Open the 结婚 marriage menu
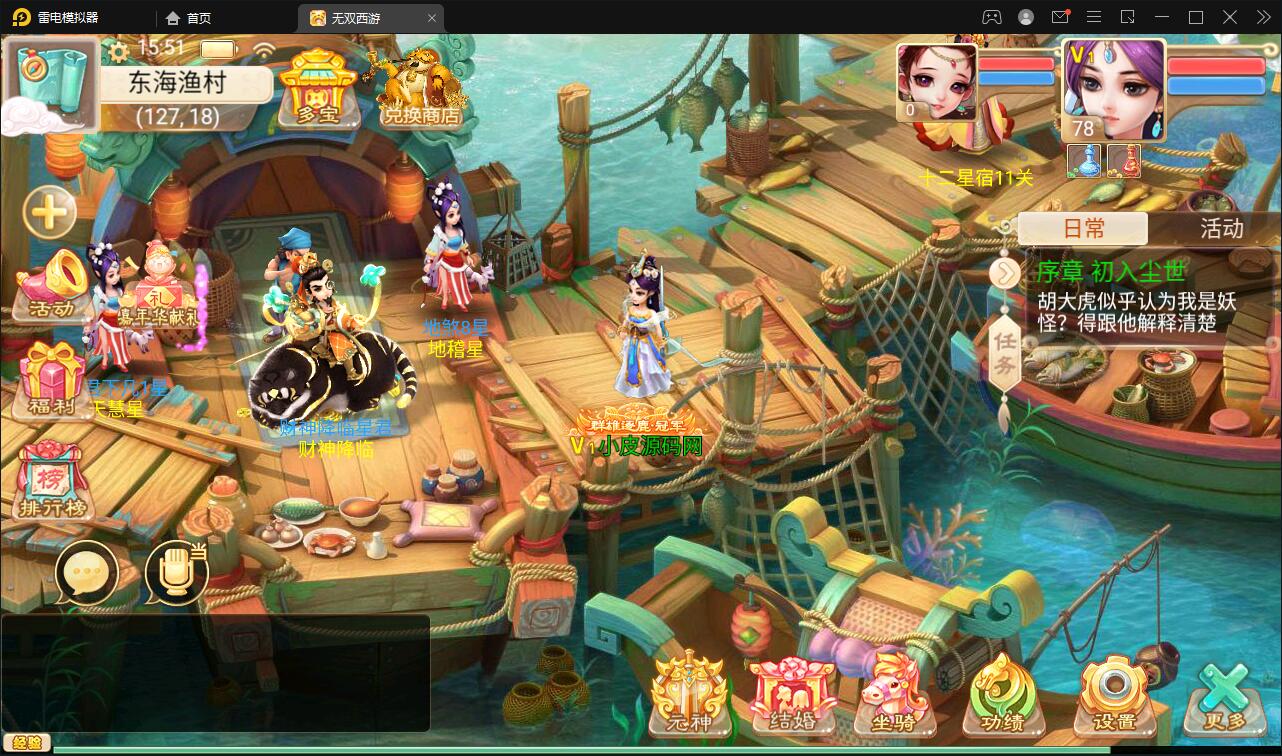1282x756 pixels. (792, 696)
